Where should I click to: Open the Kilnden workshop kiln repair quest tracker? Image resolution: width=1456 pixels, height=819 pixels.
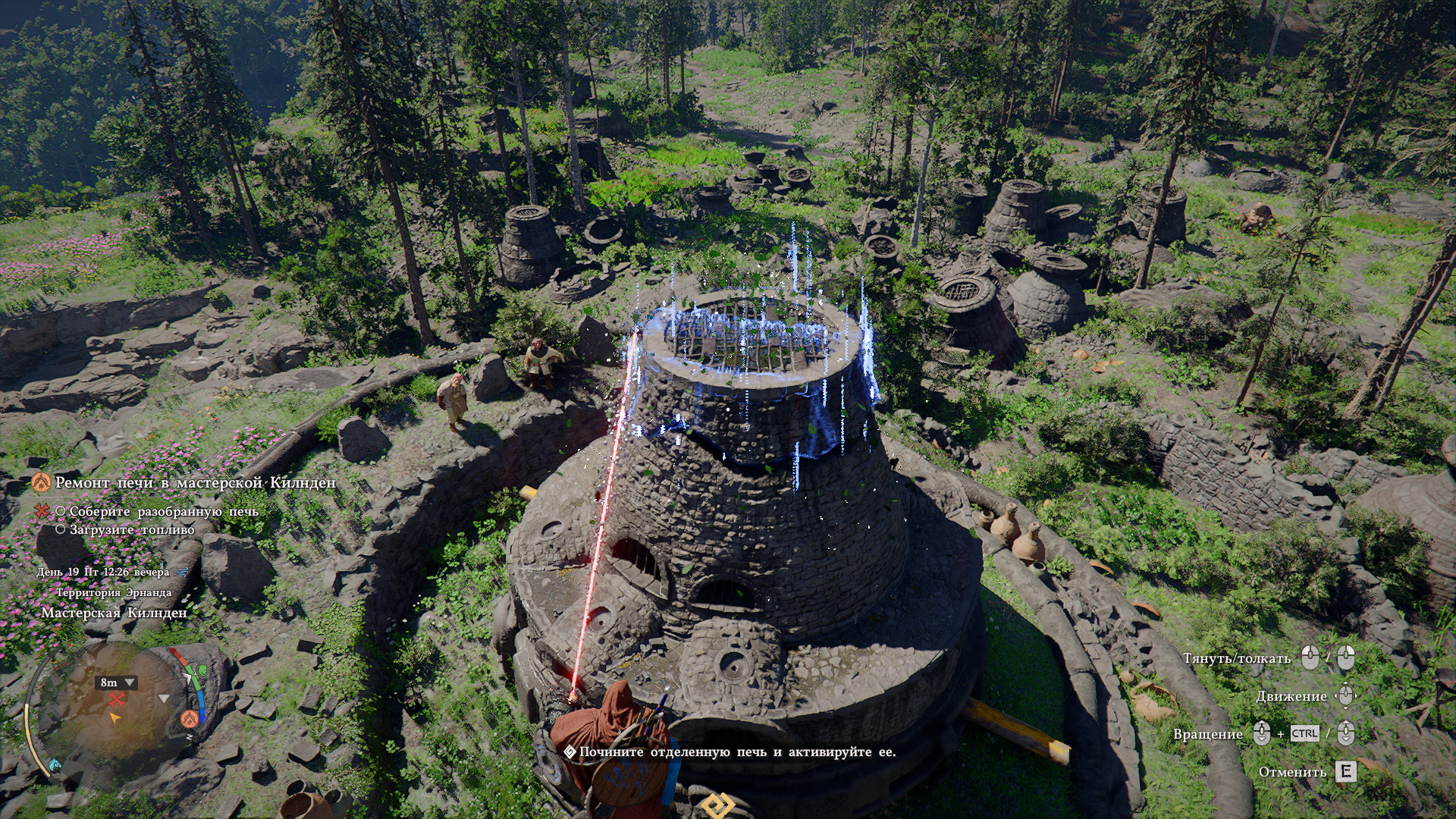tap(195, 483)
